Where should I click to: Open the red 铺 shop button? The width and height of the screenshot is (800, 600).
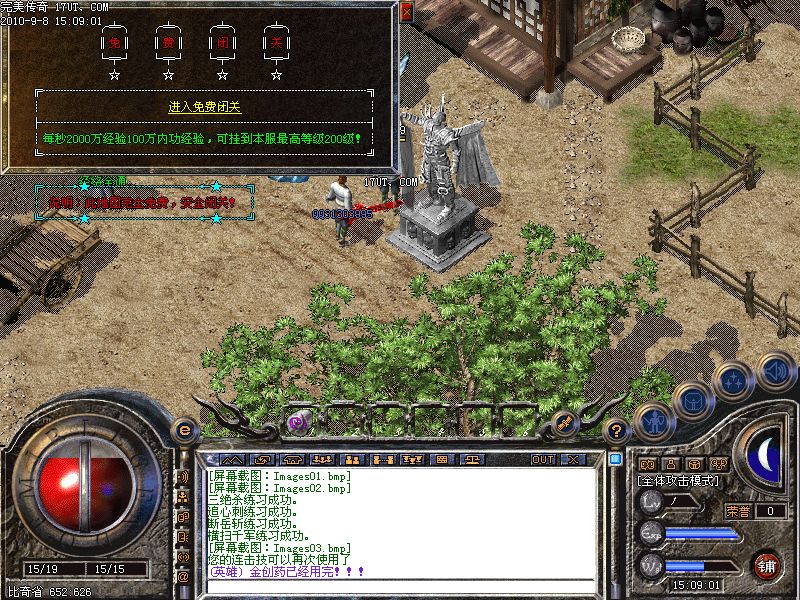[x=766, y=566]
